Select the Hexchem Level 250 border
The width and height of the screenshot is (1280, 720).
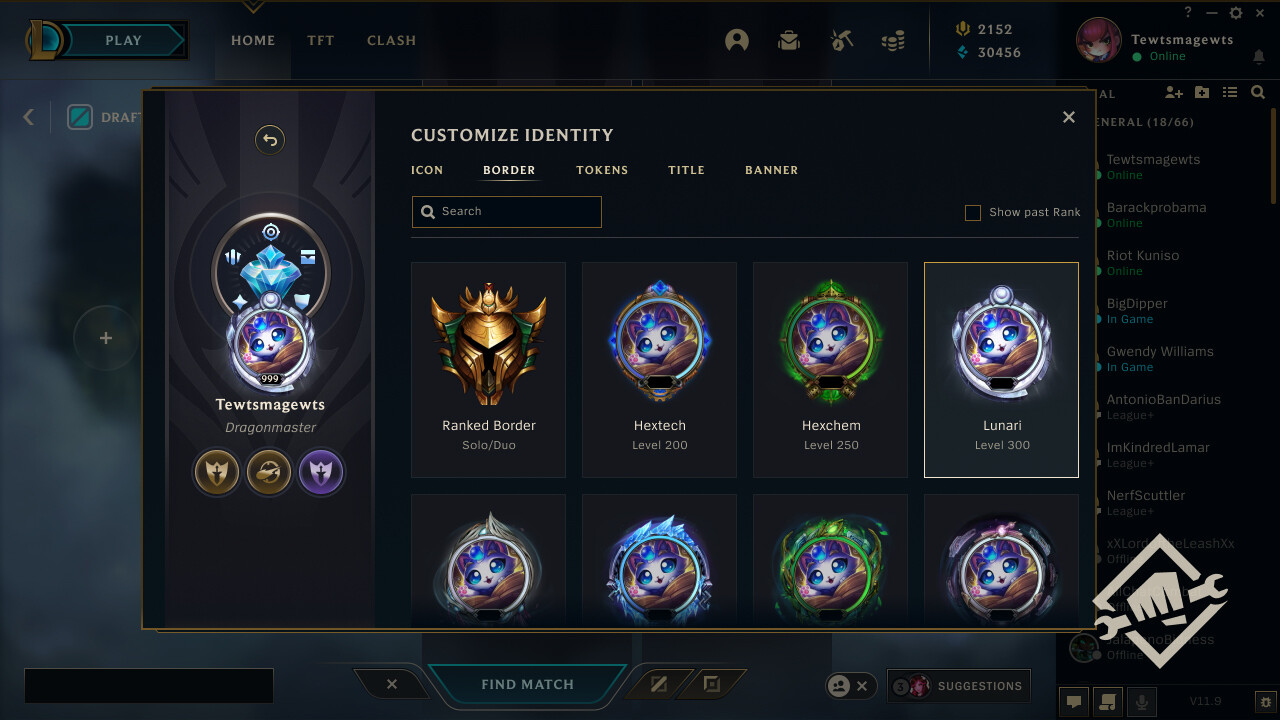click(x=831, y=369)
